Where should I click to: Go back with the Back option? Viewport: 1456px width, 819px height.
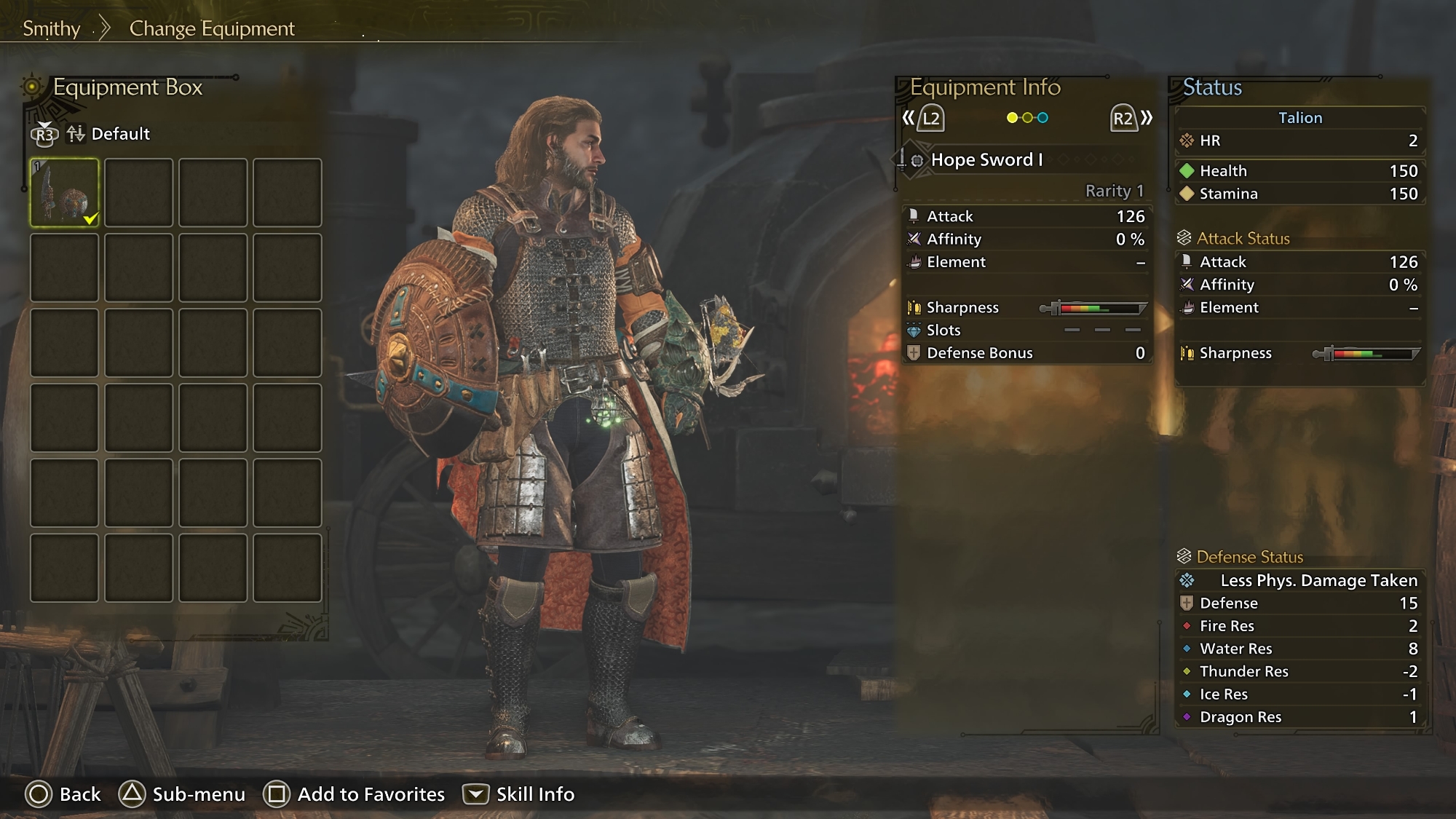pos(63,794)
